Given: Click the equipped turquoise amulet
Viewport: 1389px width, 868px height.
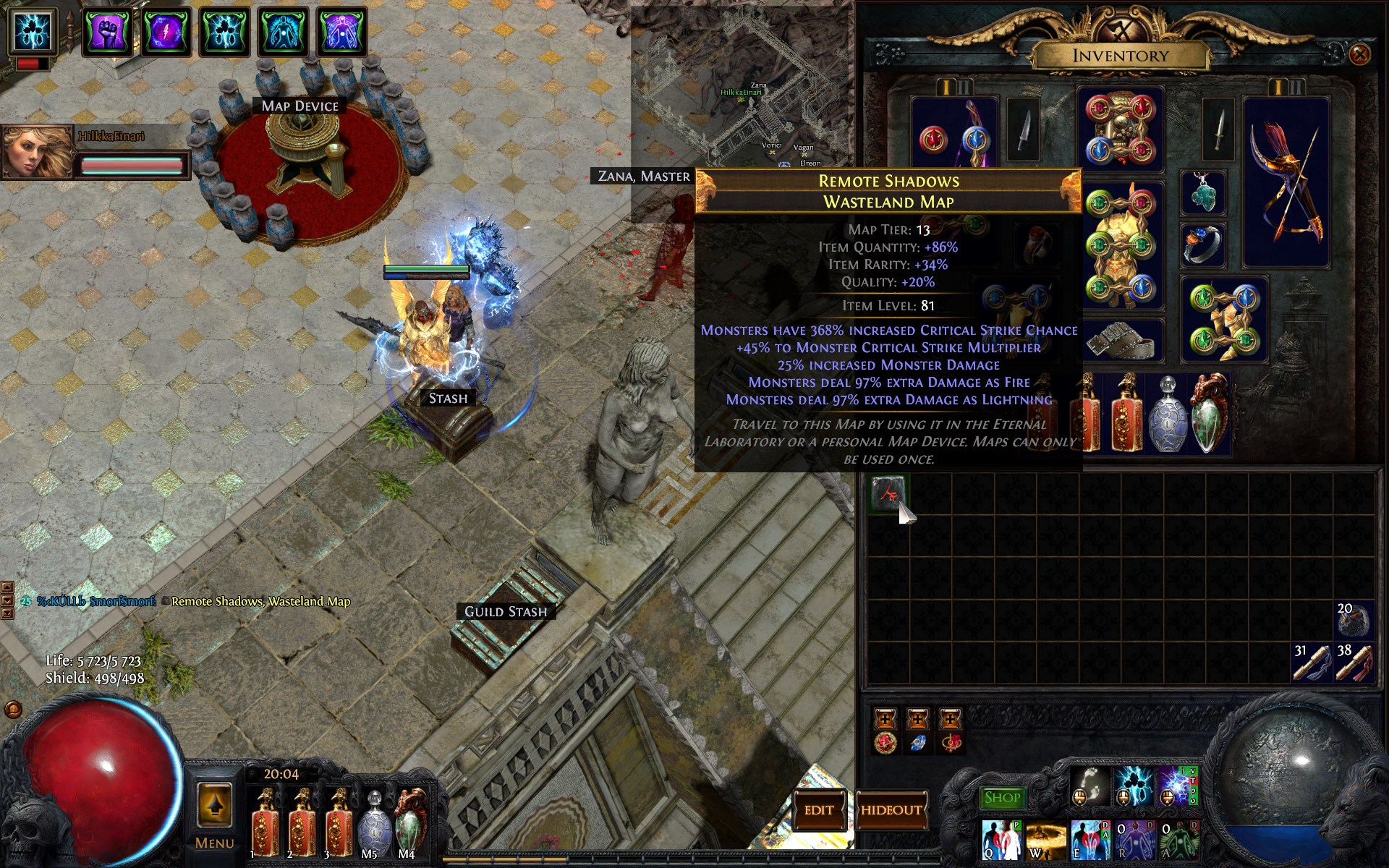Looking at the screenshot, I should (x=1202, y=193).
